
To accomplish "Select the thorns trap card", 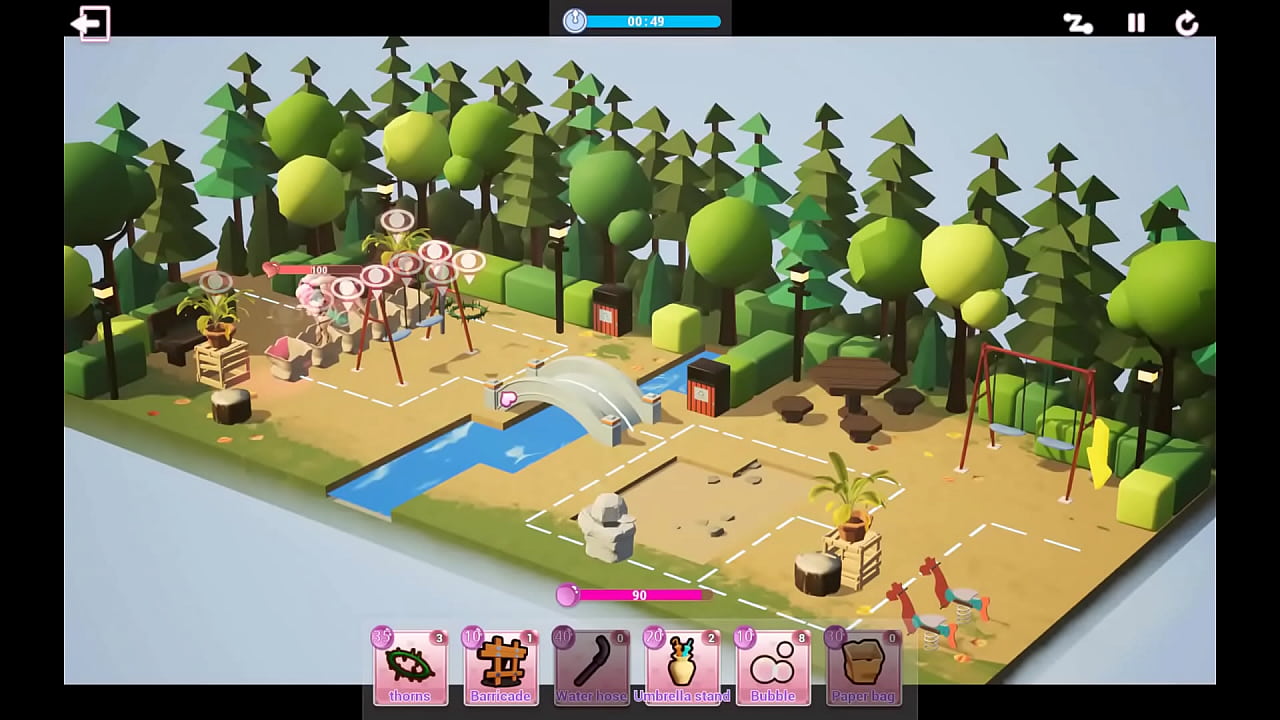I will point(410,666).
